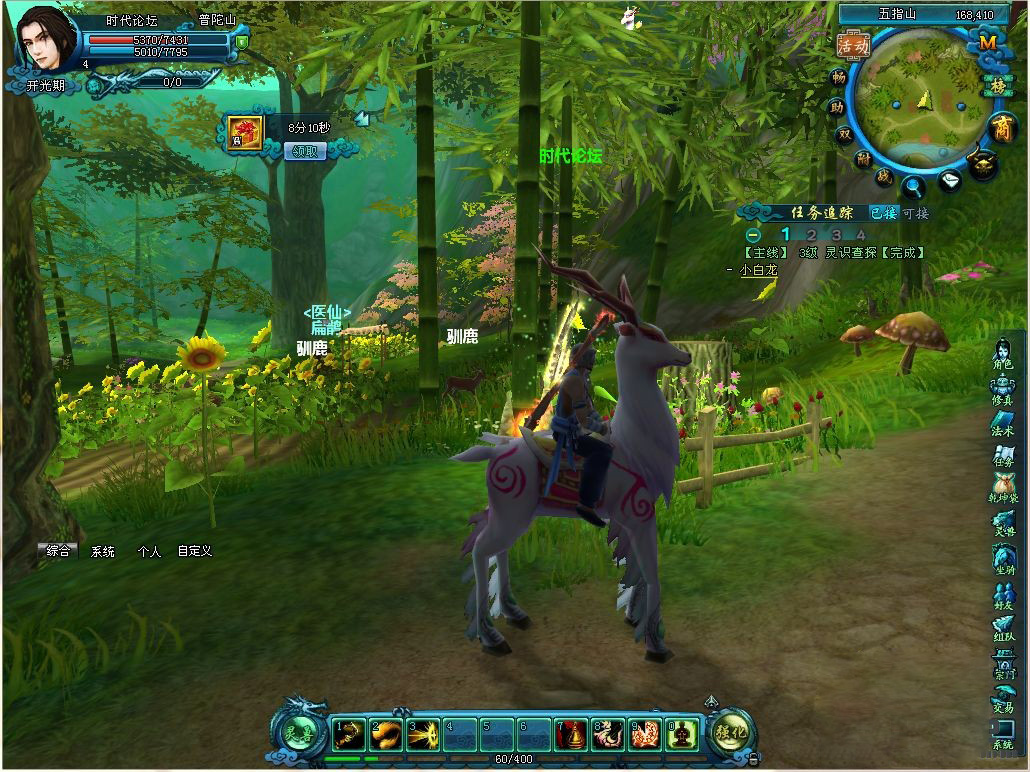Activate the golden burst skill in slot 3
This screenshot has height=772, width=1030.
(x=423, y=735)
